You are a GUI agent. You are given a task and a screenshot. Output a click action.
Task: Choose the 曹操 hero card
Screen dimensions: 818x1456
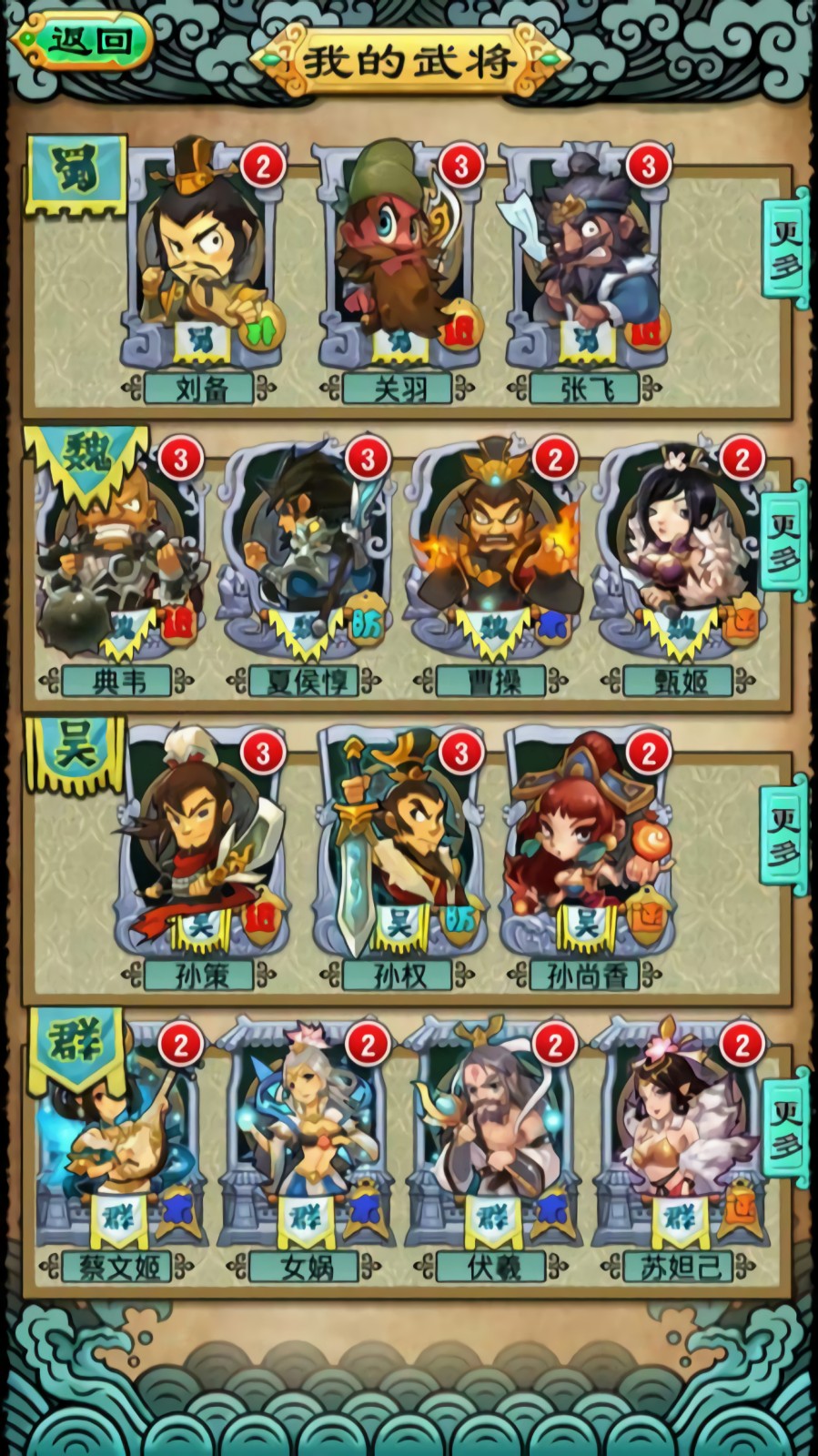495,560
